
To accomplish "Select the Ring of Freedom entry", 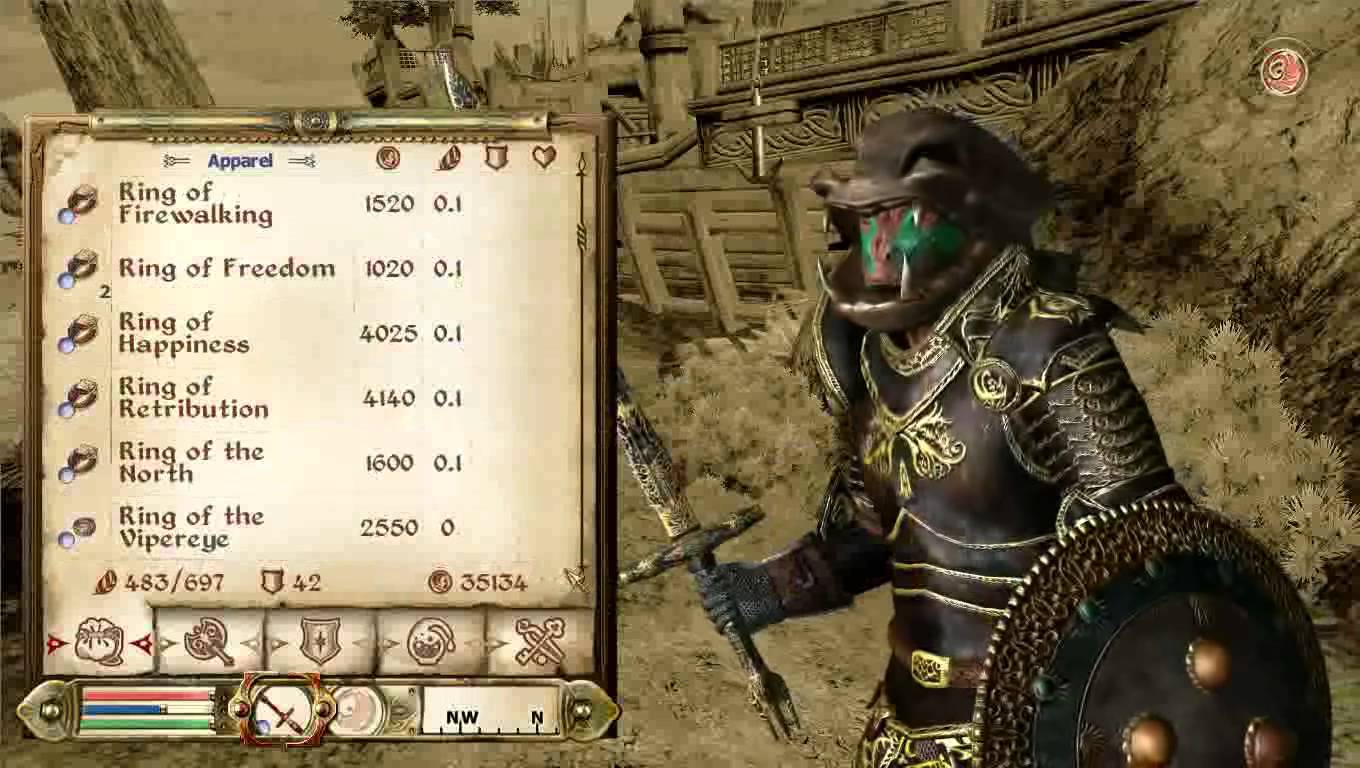I will 226,268.
